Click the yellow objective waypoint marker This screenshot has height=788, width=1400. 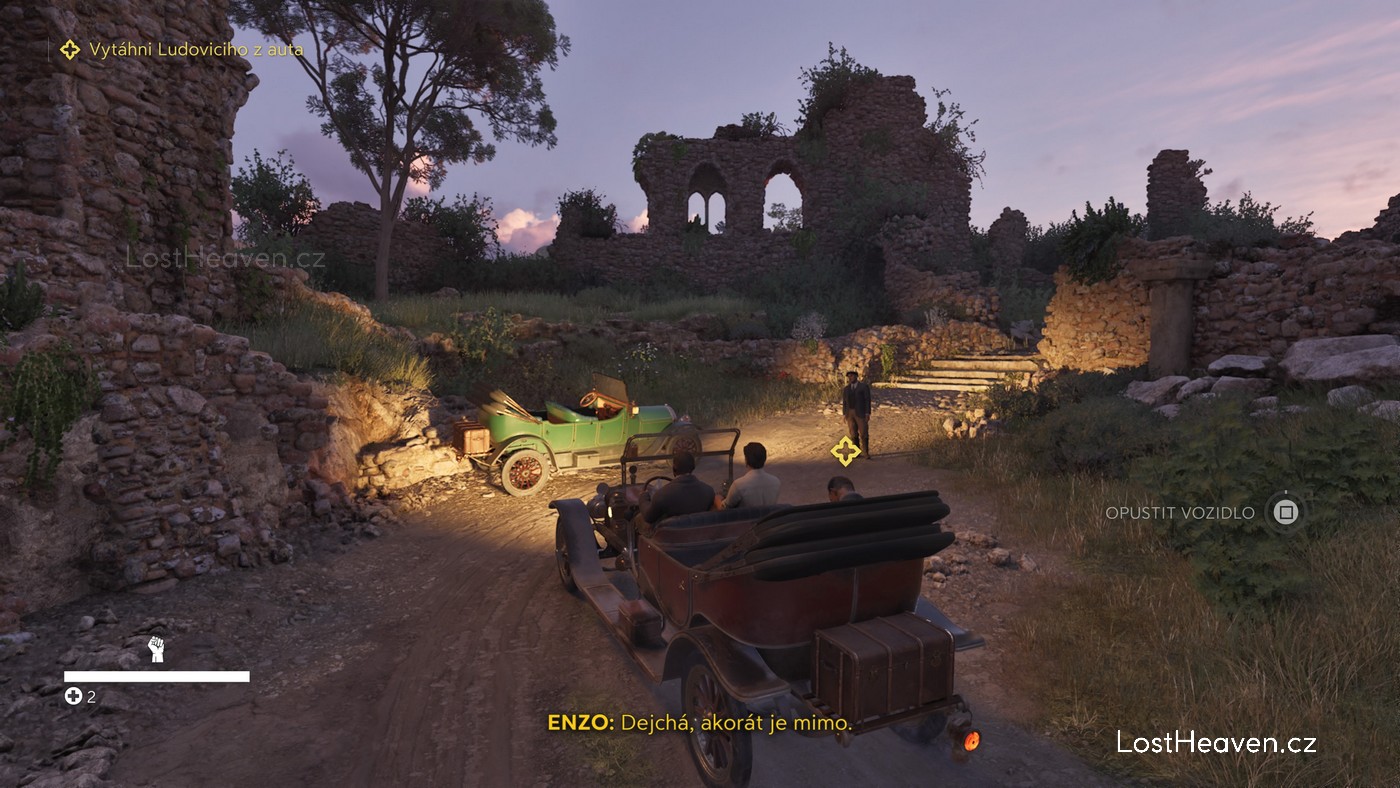[845, 451]
